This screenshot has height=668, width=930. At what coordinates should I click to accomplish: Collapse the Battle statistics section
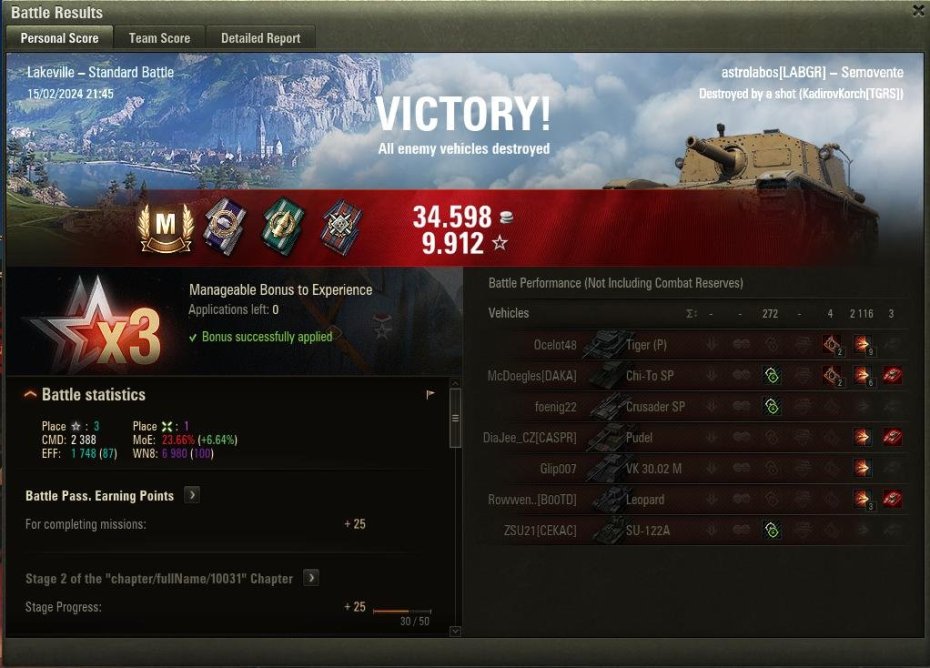31,395
